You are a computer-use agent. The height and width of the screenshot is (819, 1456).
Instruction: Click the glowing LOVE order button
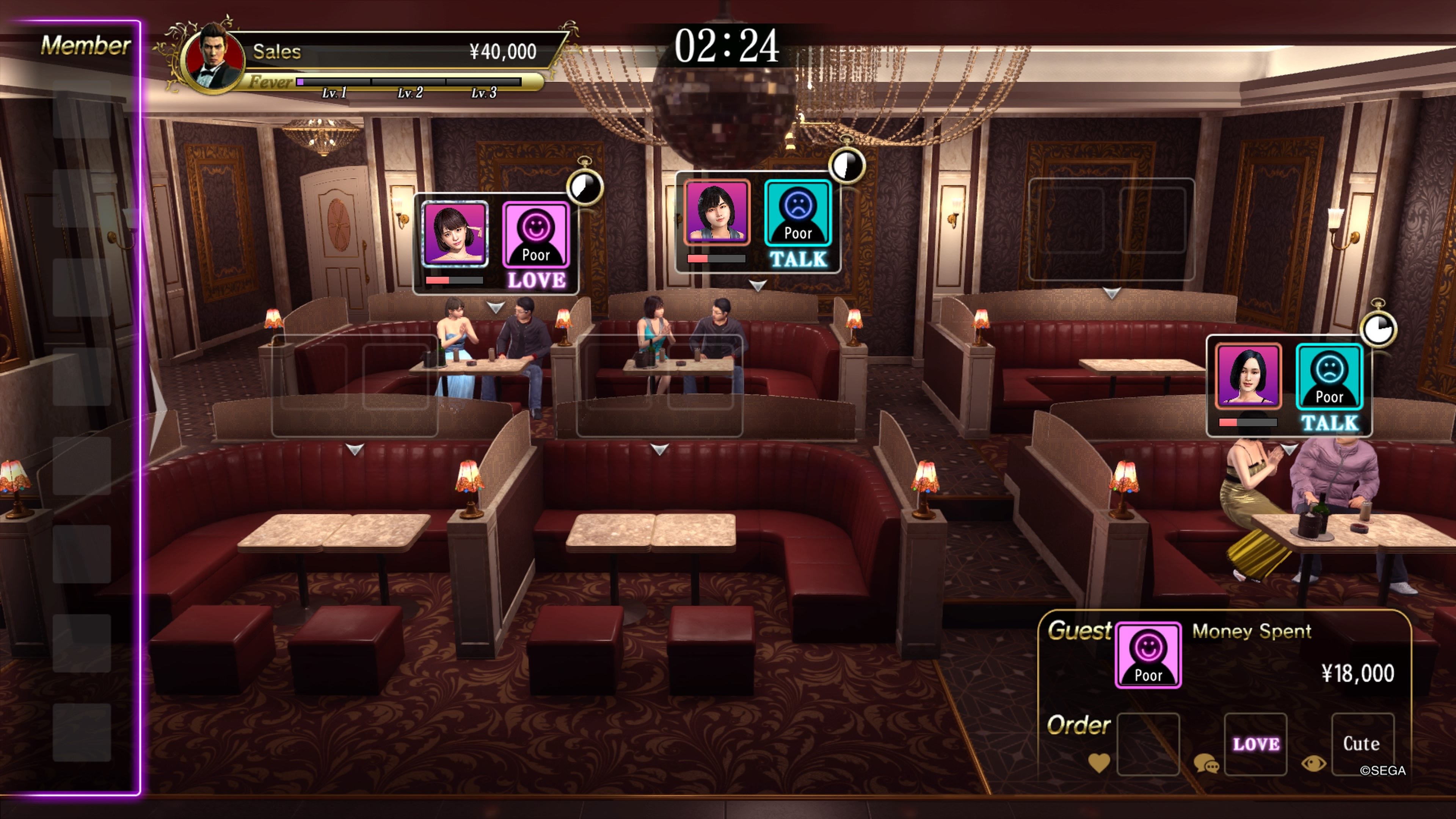tap(1256, 746)
